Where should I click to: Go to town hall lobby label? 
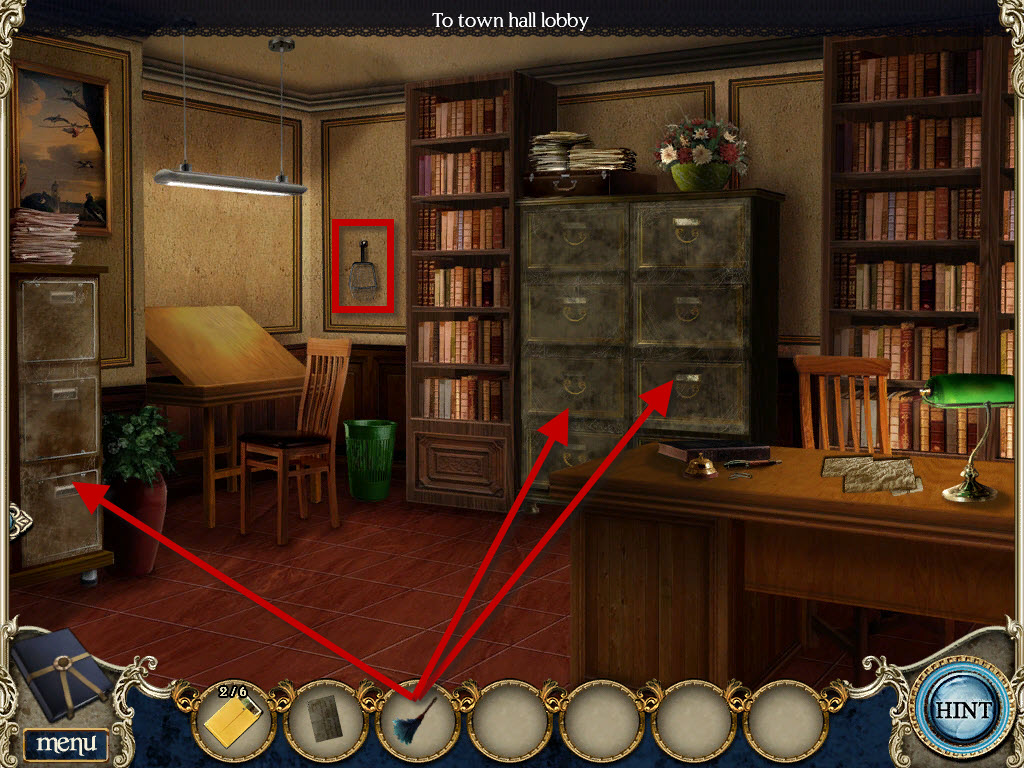pos(510,19)
